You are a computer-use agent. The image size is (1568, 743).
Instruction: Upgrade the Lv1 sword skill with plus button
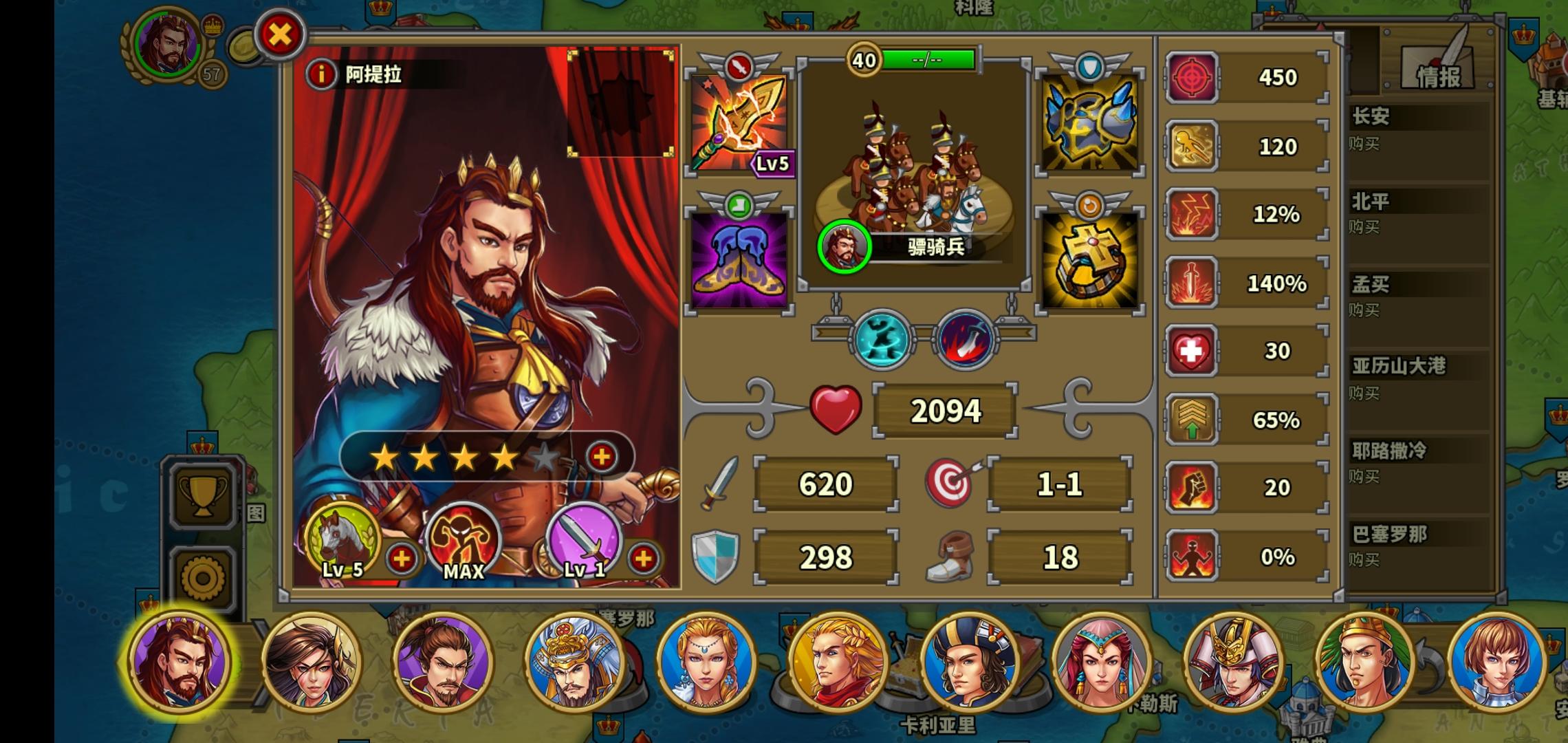(x=642, y=559)
